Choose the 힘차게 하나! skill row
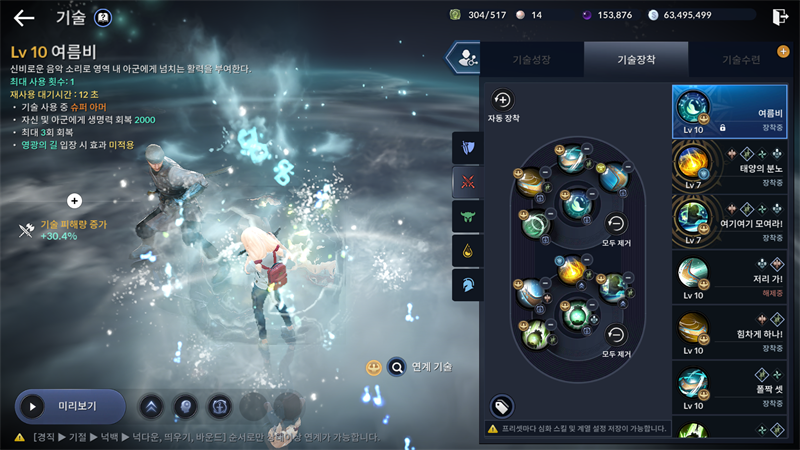This screenshot has width=800, height=450. (730, 333)
